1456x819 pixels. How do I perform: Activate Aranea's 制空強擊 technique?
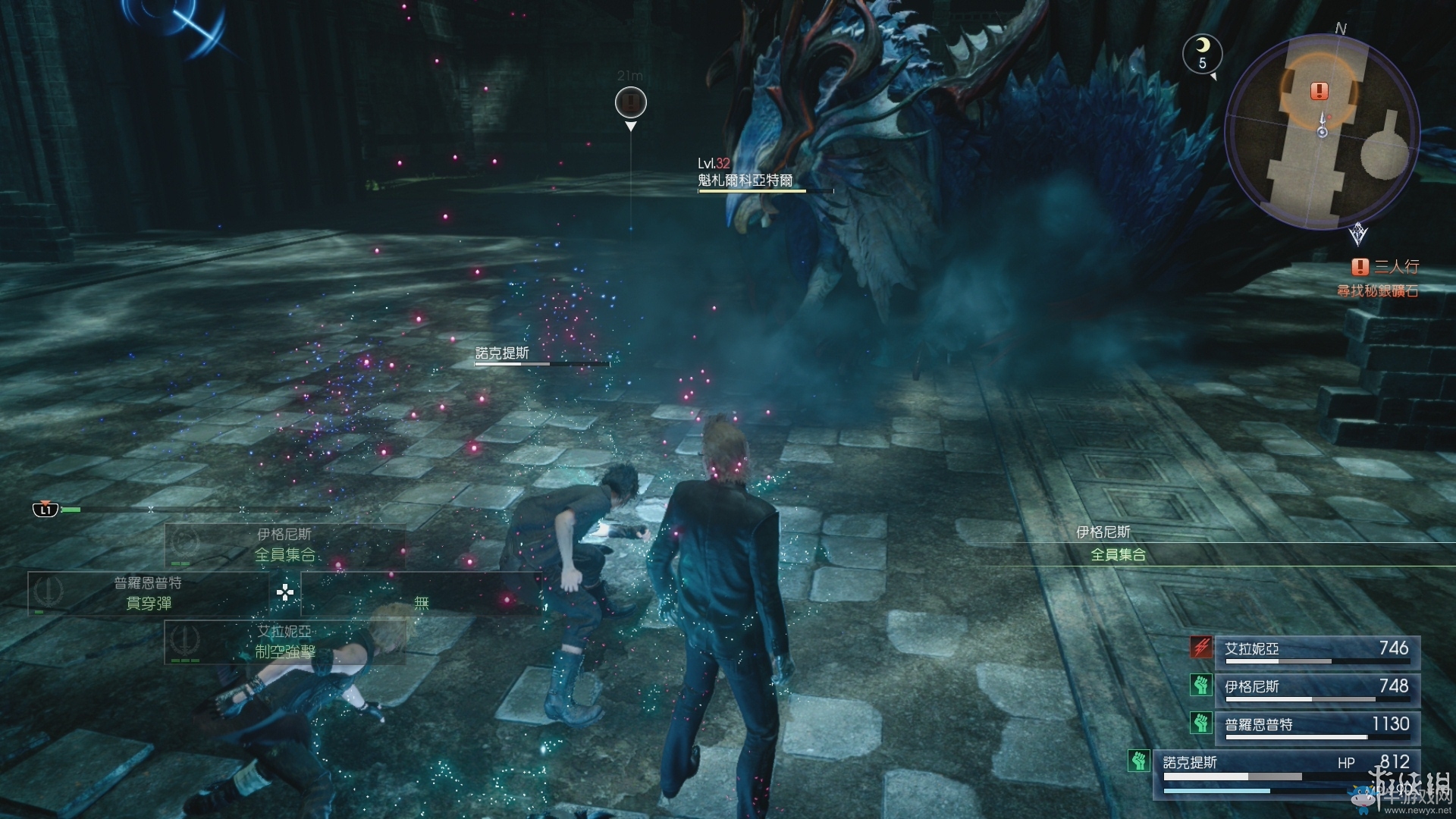pos(284,642)
